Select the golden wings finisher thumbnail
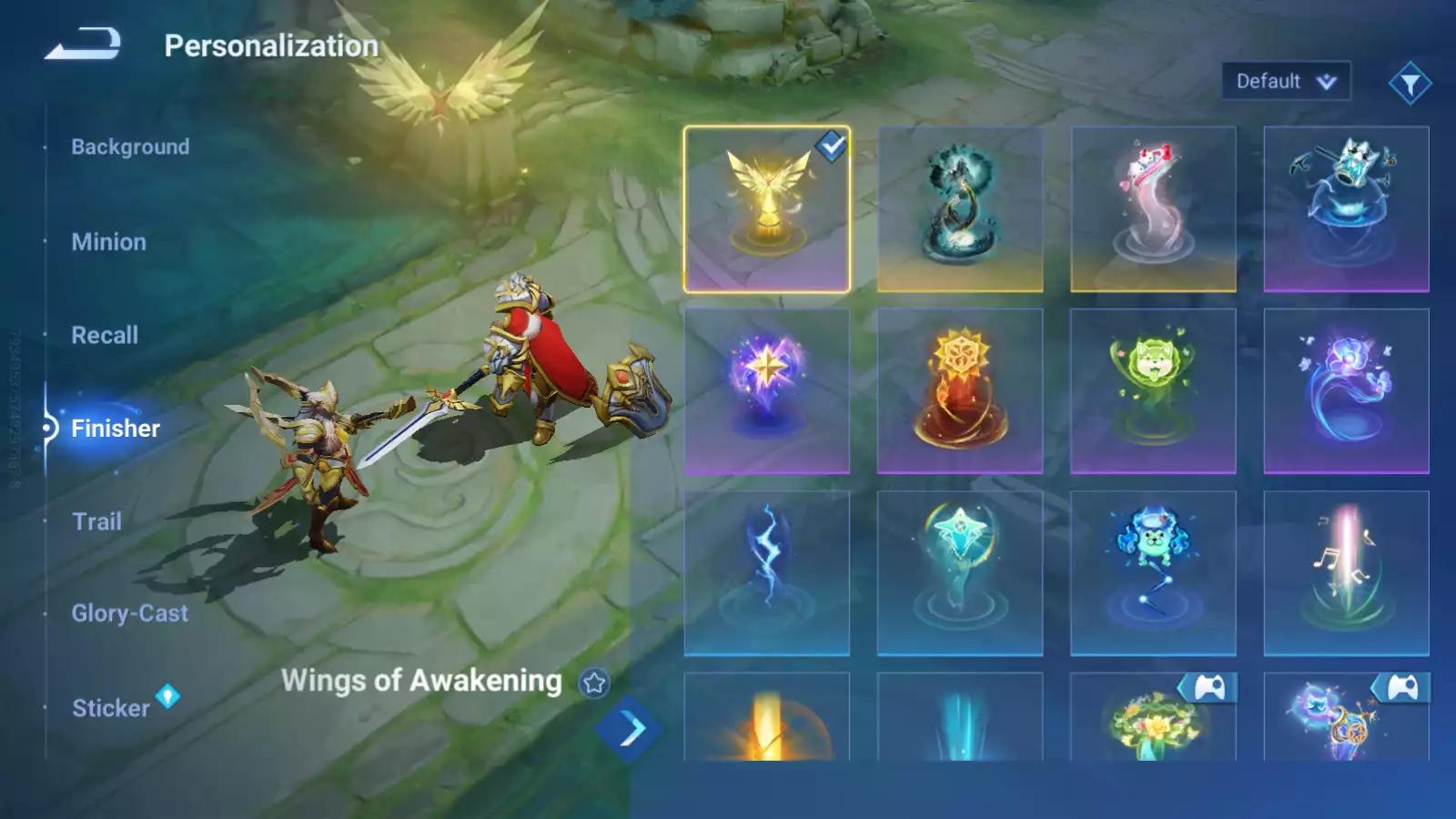This screenshot has width=1456, height=819. tap(767, 209)
